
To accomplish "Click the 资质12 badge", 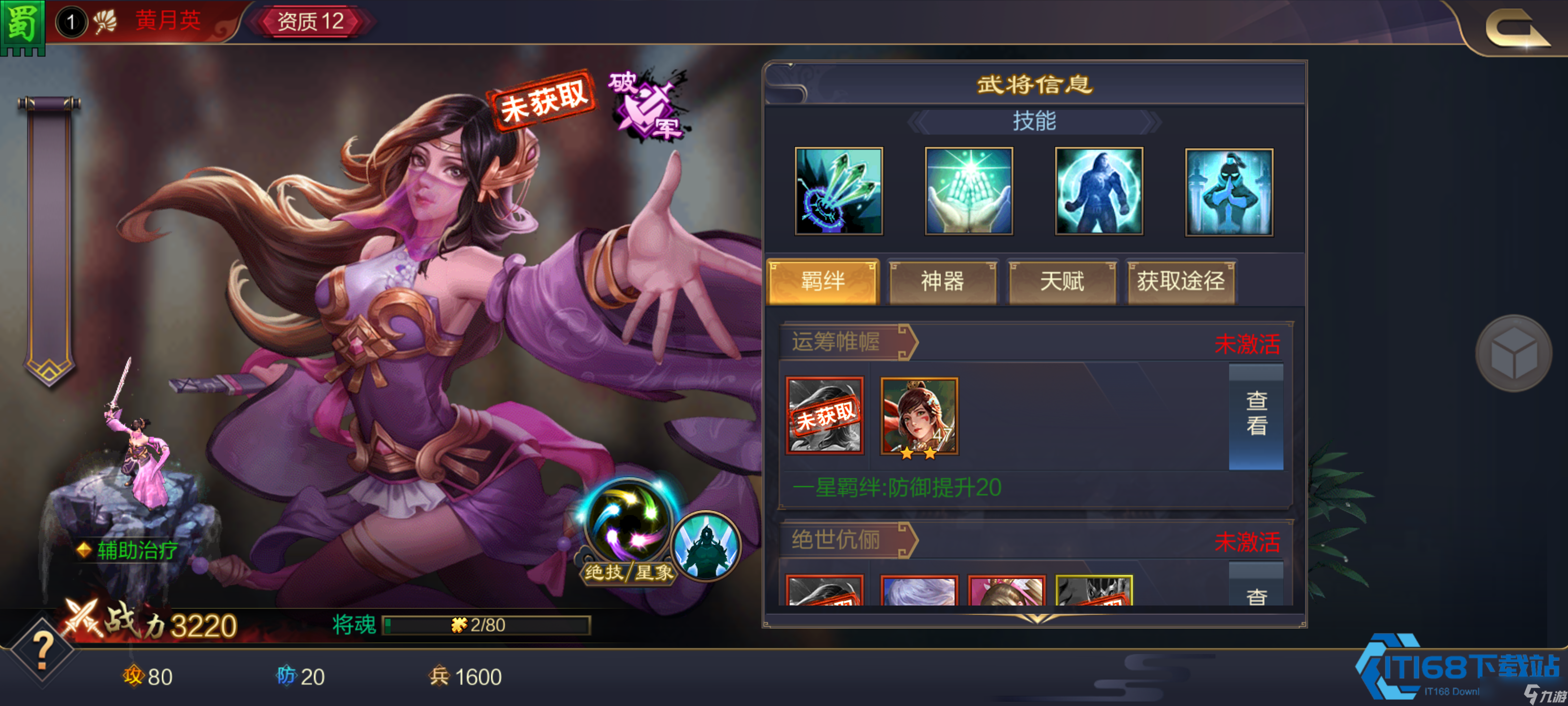I will 312,21.
